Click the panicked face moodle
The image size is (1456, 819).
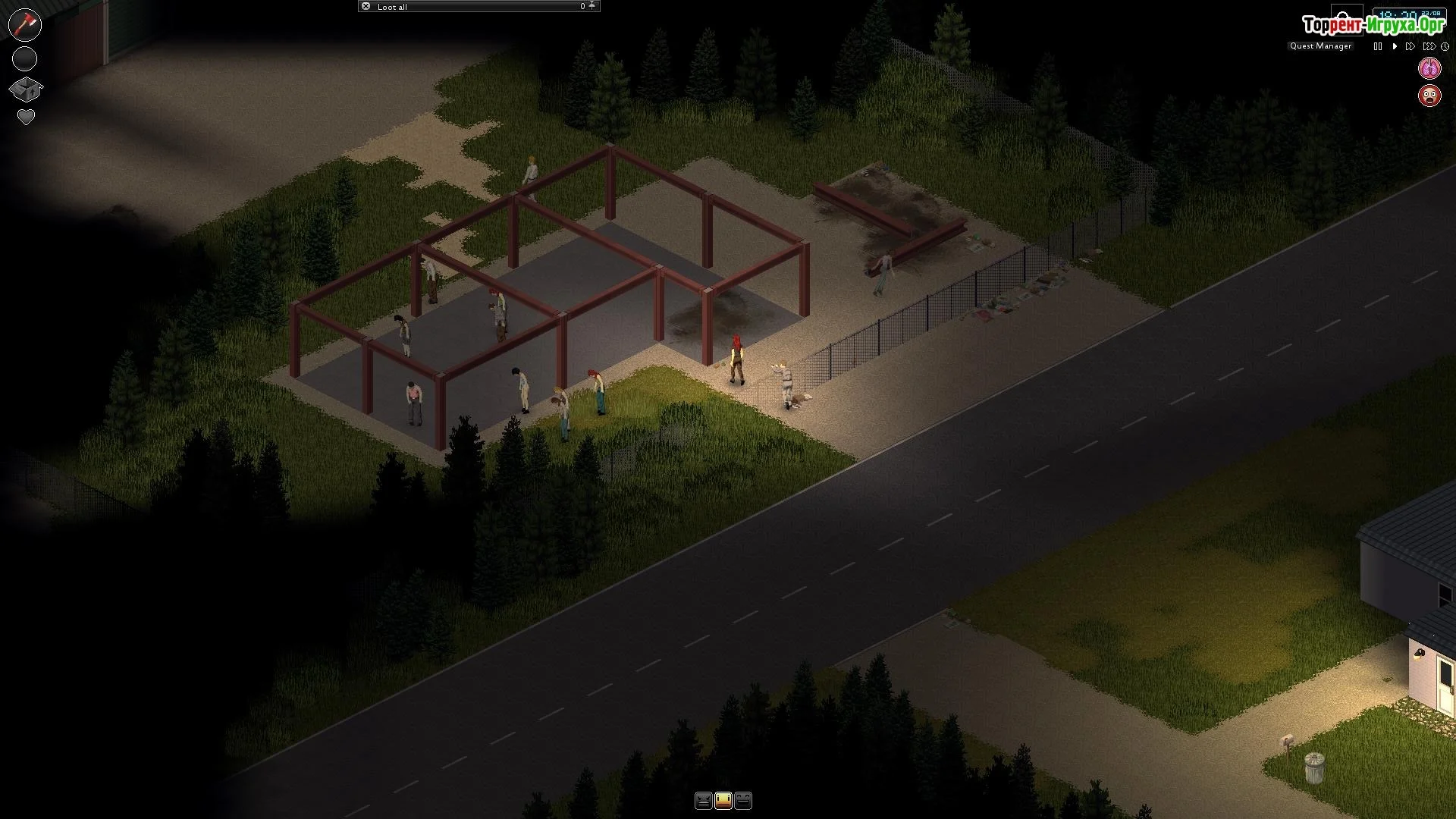pyautogui.click(x=1429, y=96)
